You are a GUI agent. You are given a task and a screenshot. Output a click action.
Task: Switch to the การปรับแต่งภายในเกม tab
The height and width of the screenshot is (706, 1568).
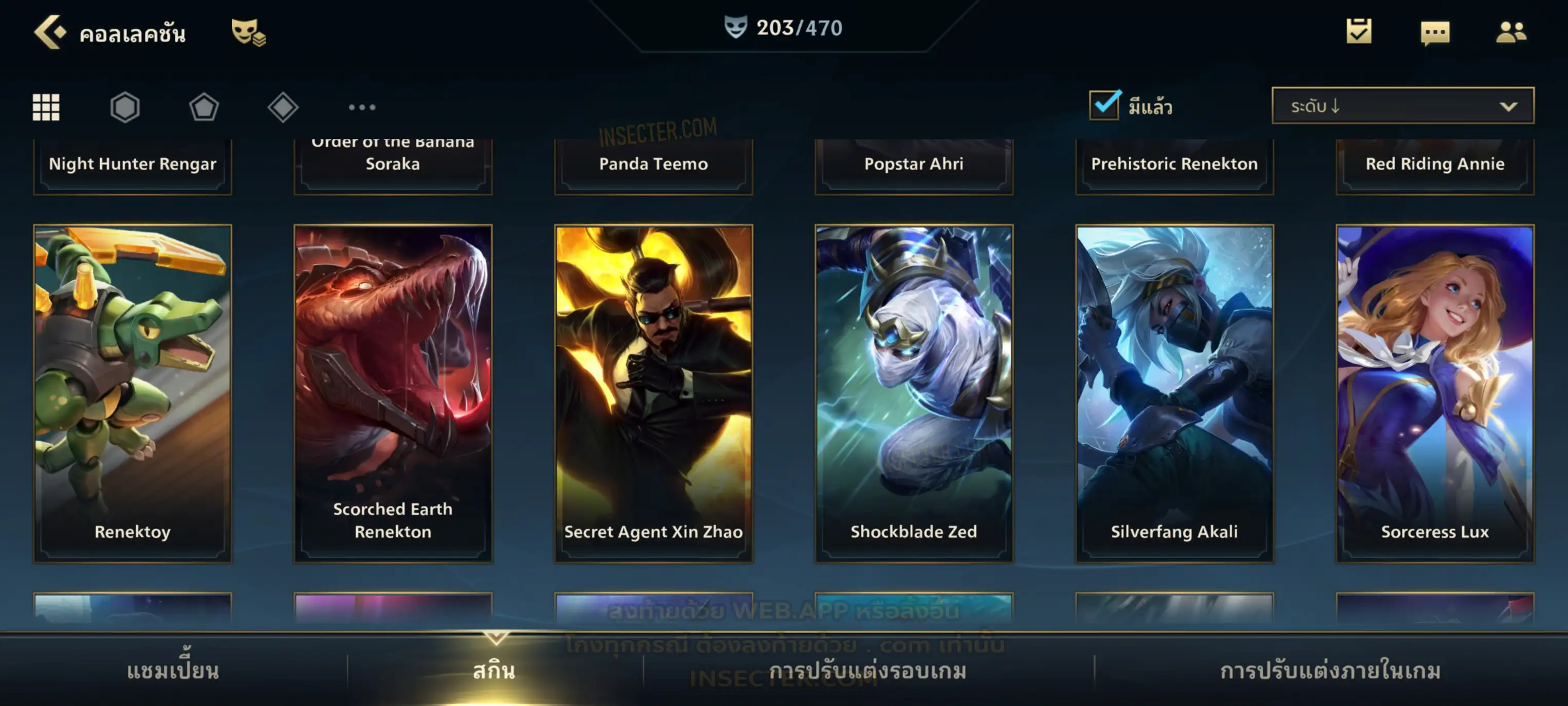[1330, 671]
